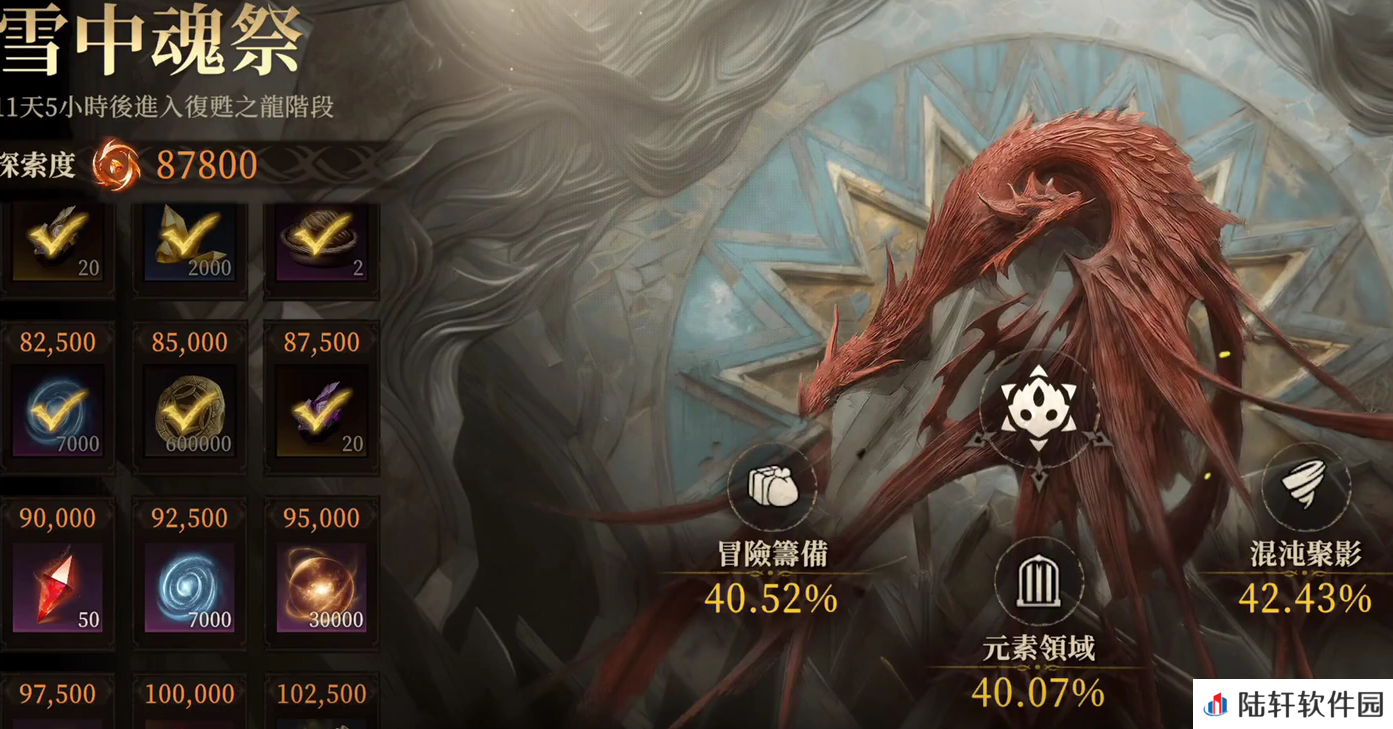
Task: Click the 探索度 orange swirl currency icon
Action: click(117, 165)
